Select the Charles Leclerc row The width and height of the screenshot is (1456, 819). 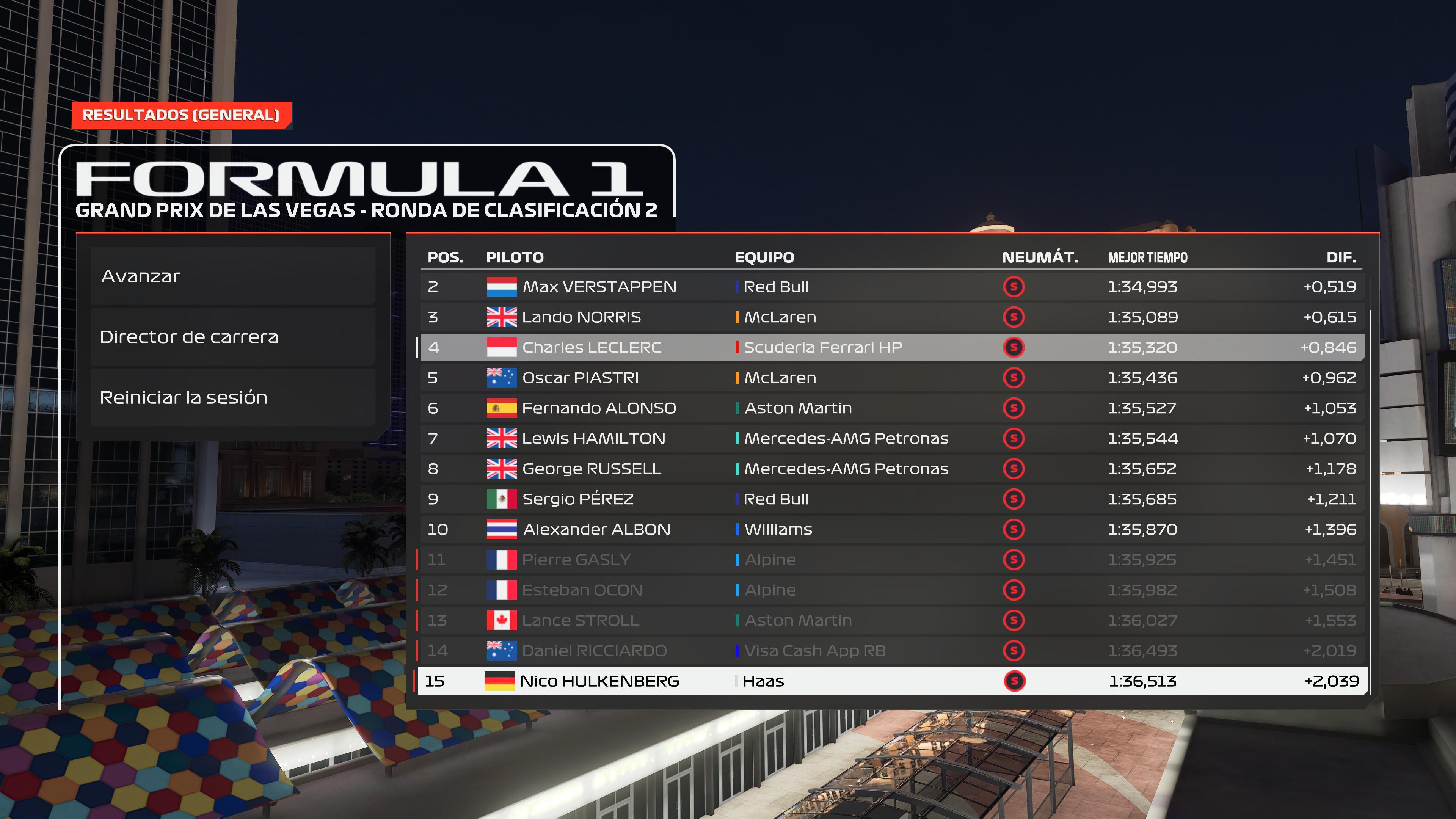892,347
